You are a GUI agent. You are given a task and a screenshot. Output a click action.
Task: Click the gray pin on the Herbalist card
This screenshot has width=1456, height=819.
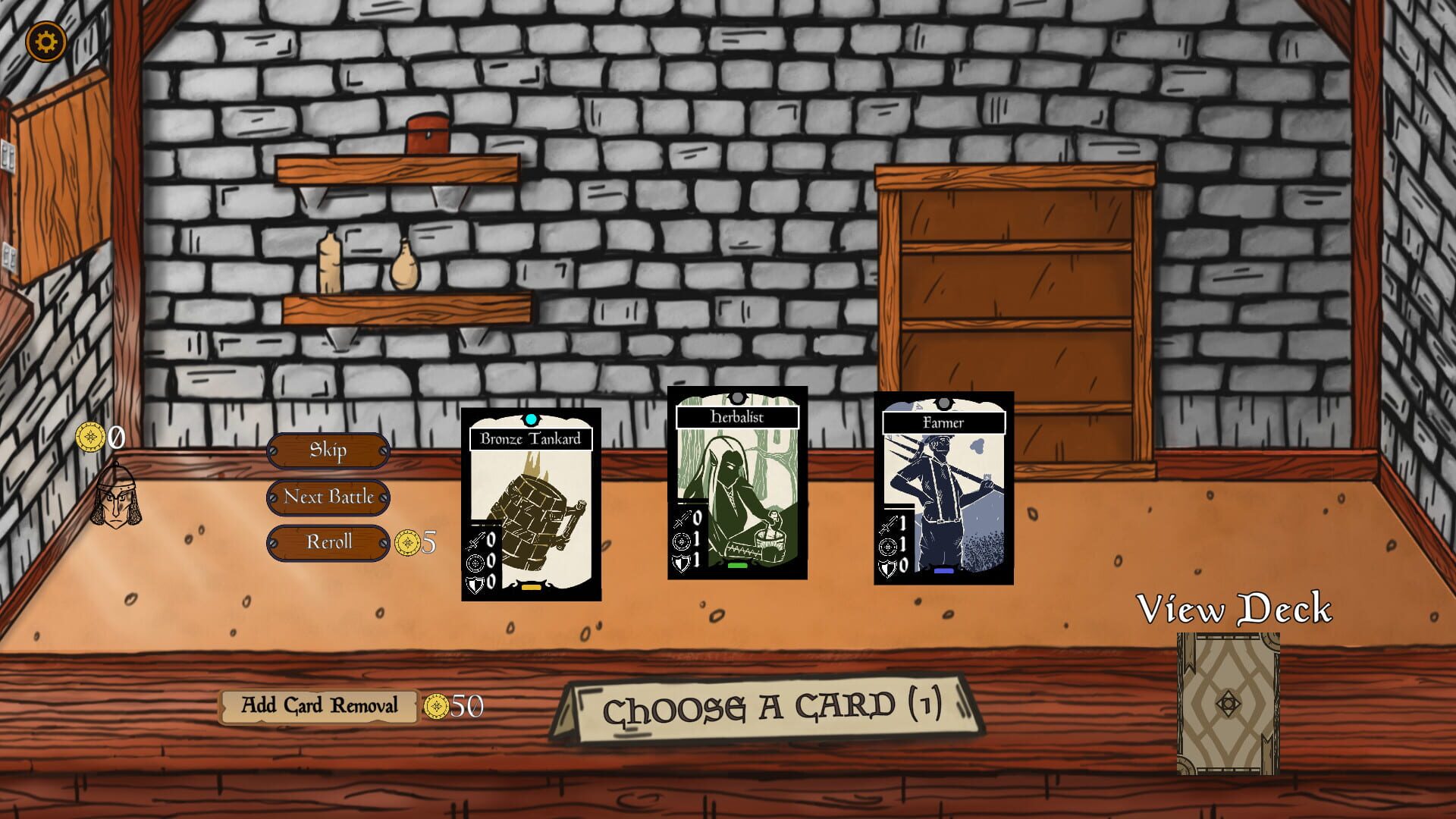(x=736, y=395)
